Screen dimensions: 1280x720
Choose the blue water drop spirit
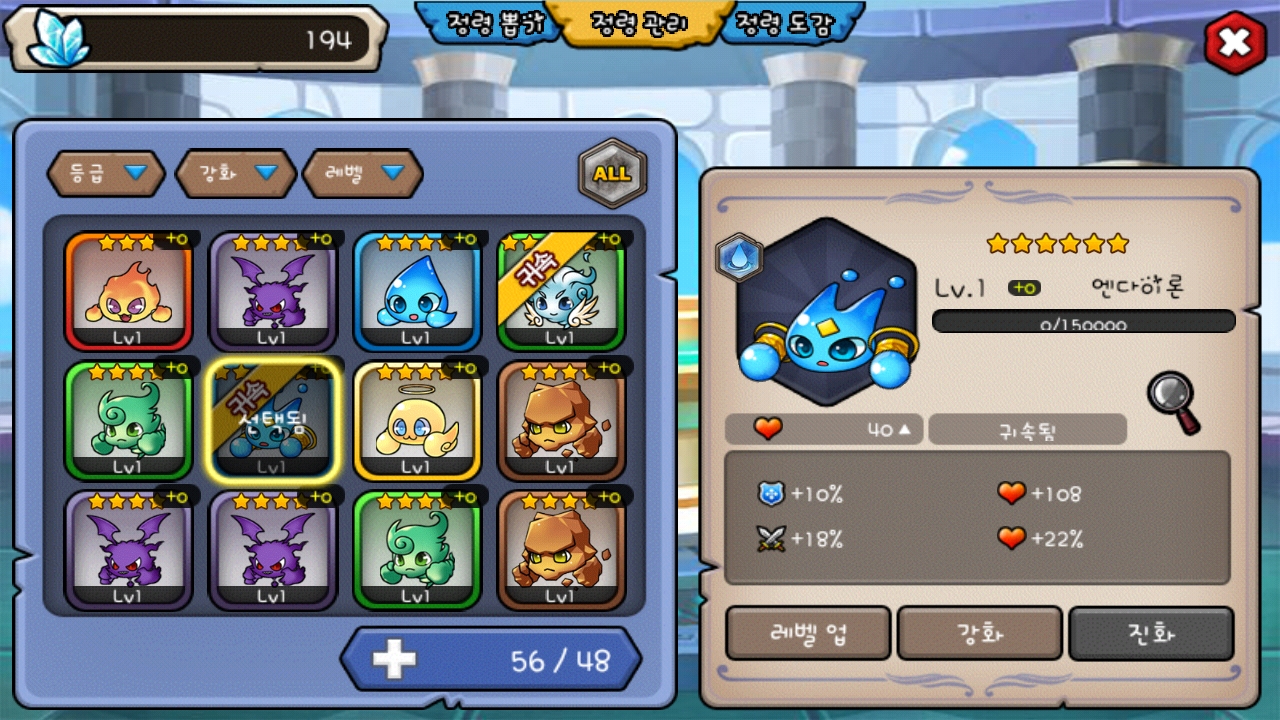coord(416,291)
